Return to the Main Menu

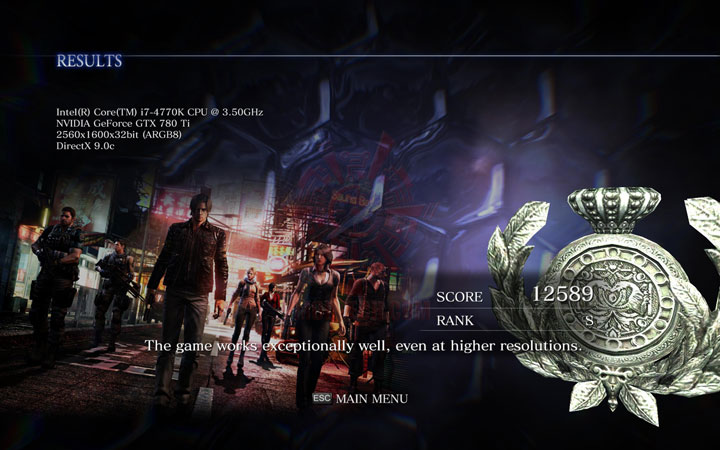tap(370, 398)
